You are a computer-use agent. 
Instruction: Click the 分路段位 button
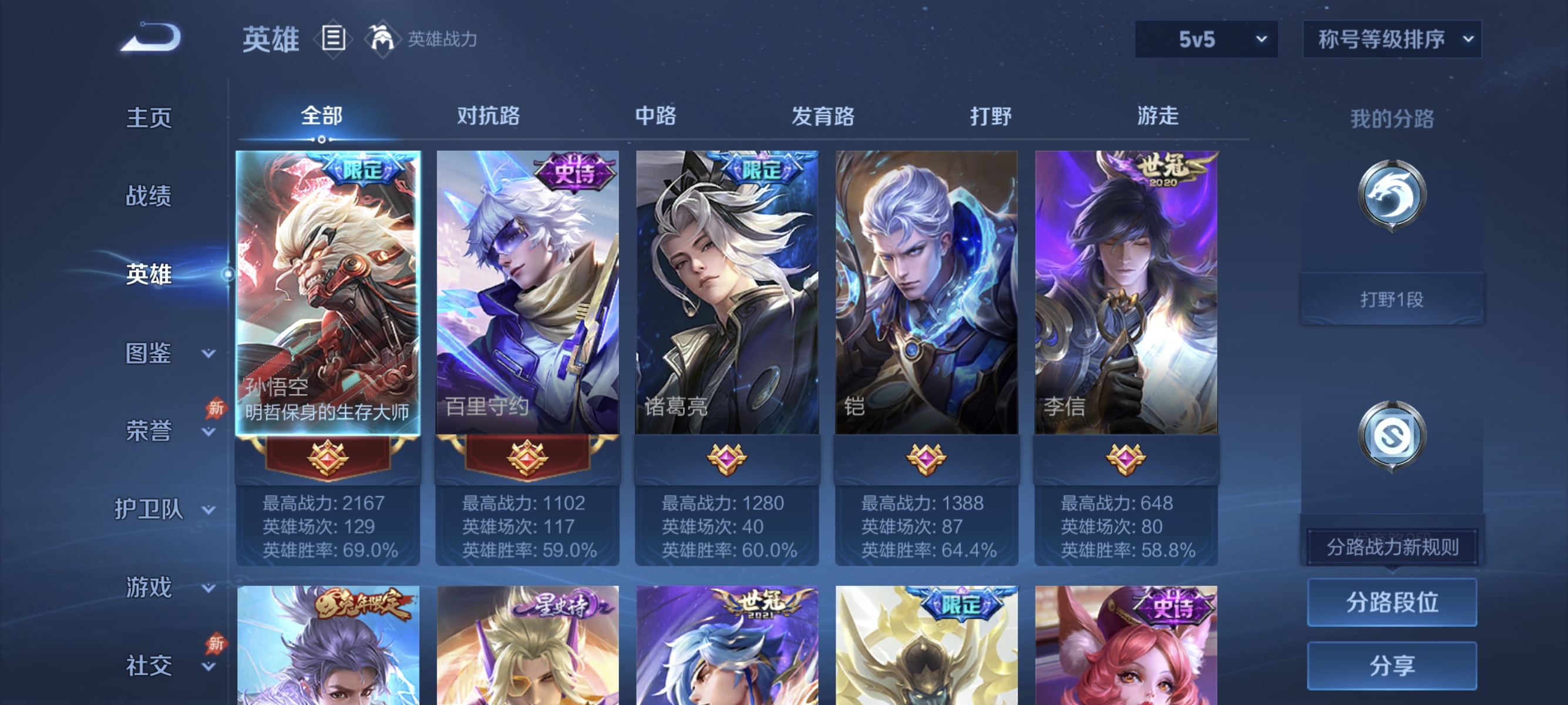point(1392,603)
